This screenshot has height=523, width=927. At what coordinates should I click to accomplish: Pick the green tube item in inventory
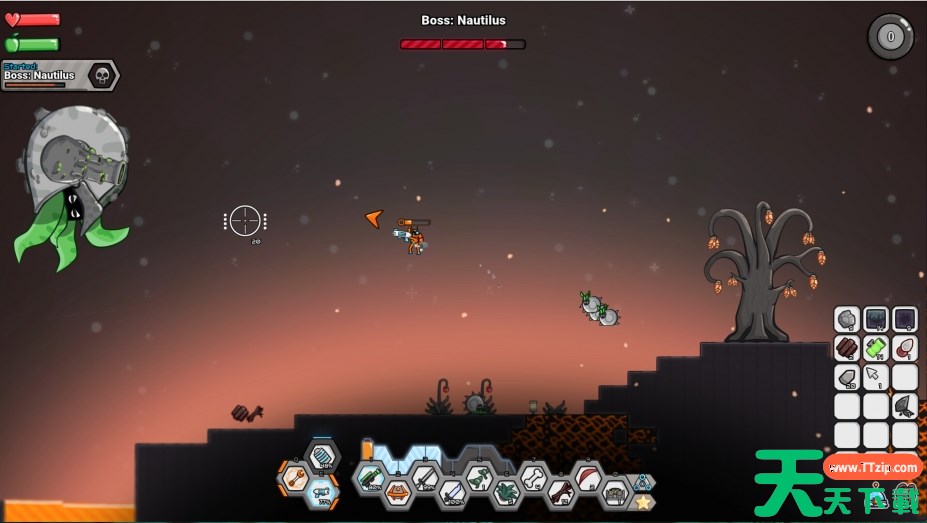tap(876, 348)
